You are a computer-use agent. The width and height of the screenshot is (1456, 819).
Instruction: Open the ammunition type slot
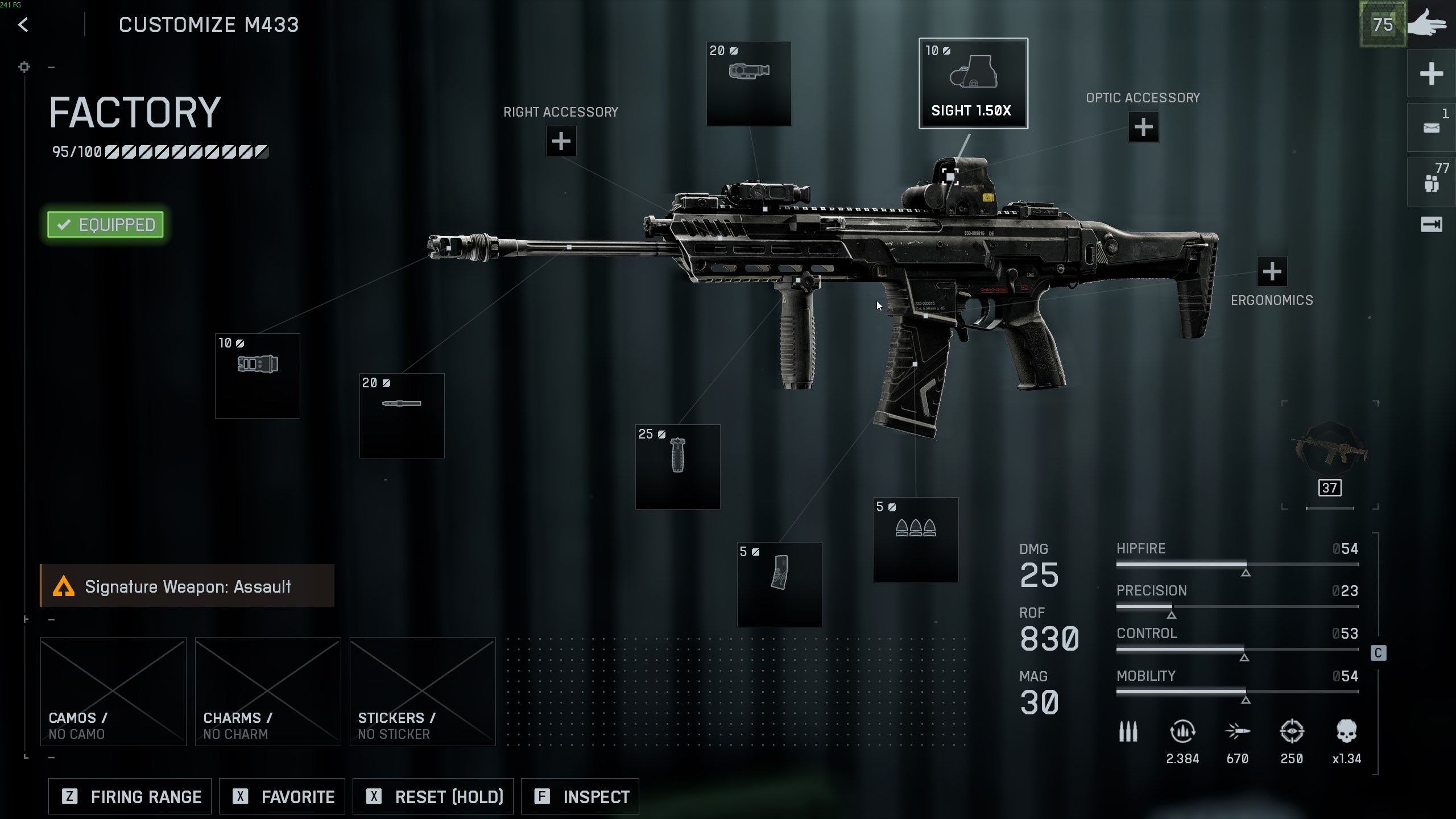click(x=916, y=540)
